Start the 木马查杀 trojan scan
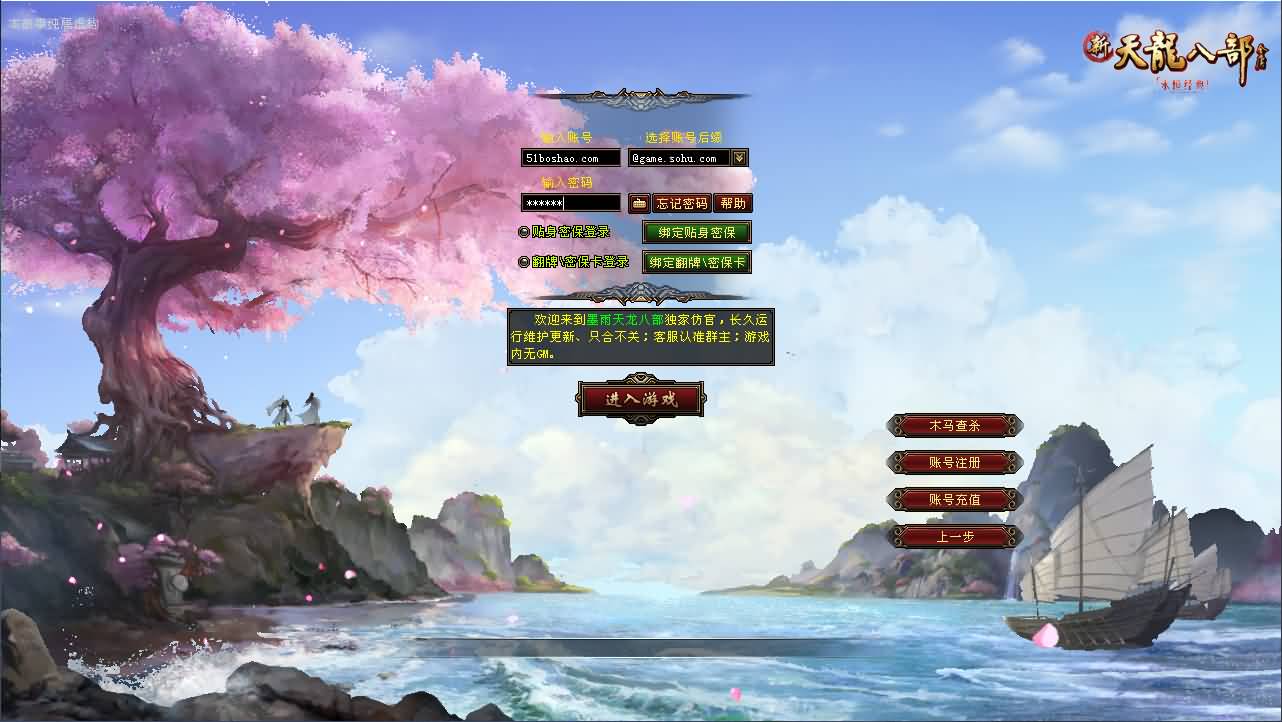 (955, 425)
